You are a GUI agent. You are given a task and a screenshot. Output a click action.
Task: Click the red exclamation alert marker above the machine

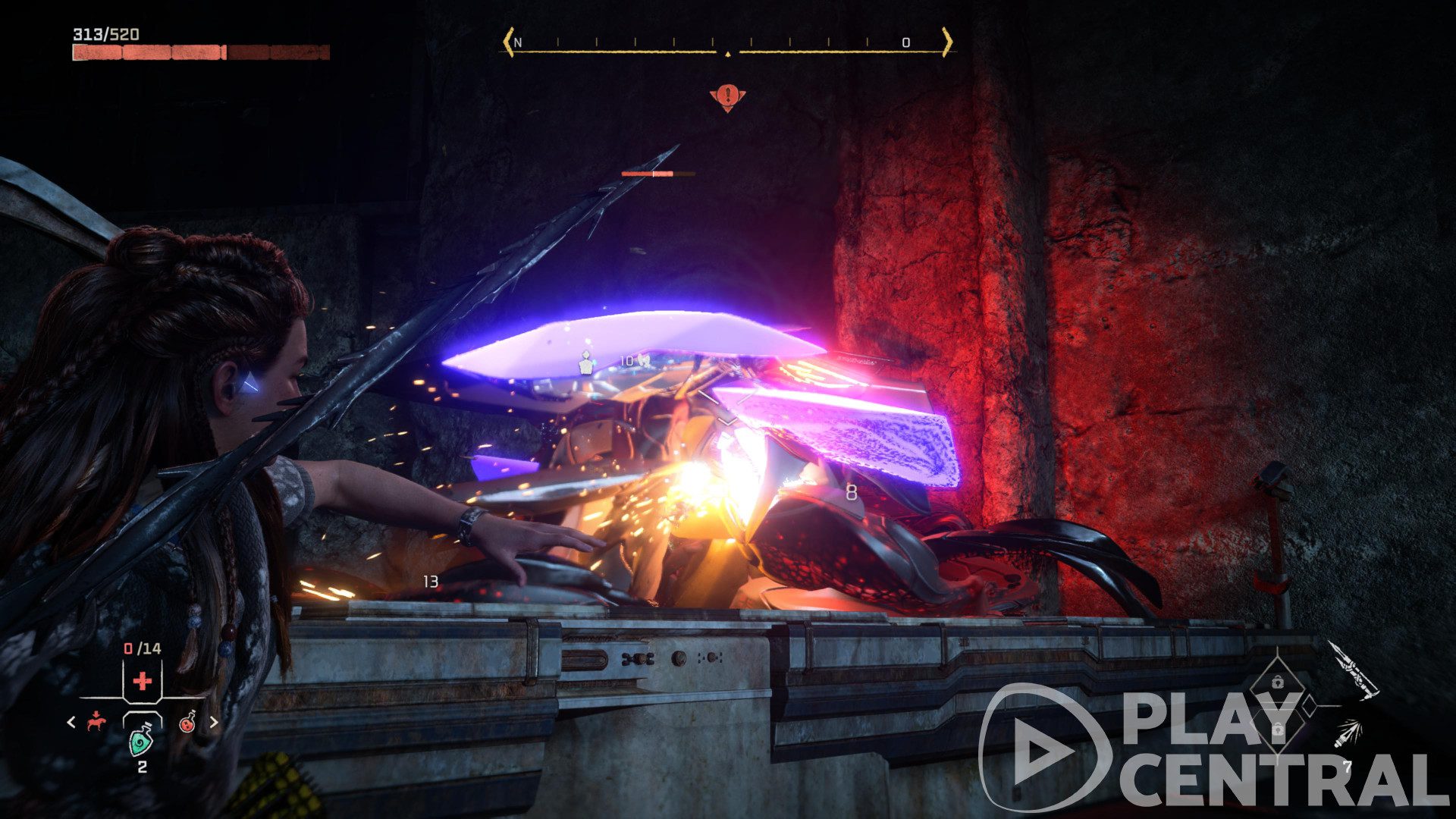(728, 97)
